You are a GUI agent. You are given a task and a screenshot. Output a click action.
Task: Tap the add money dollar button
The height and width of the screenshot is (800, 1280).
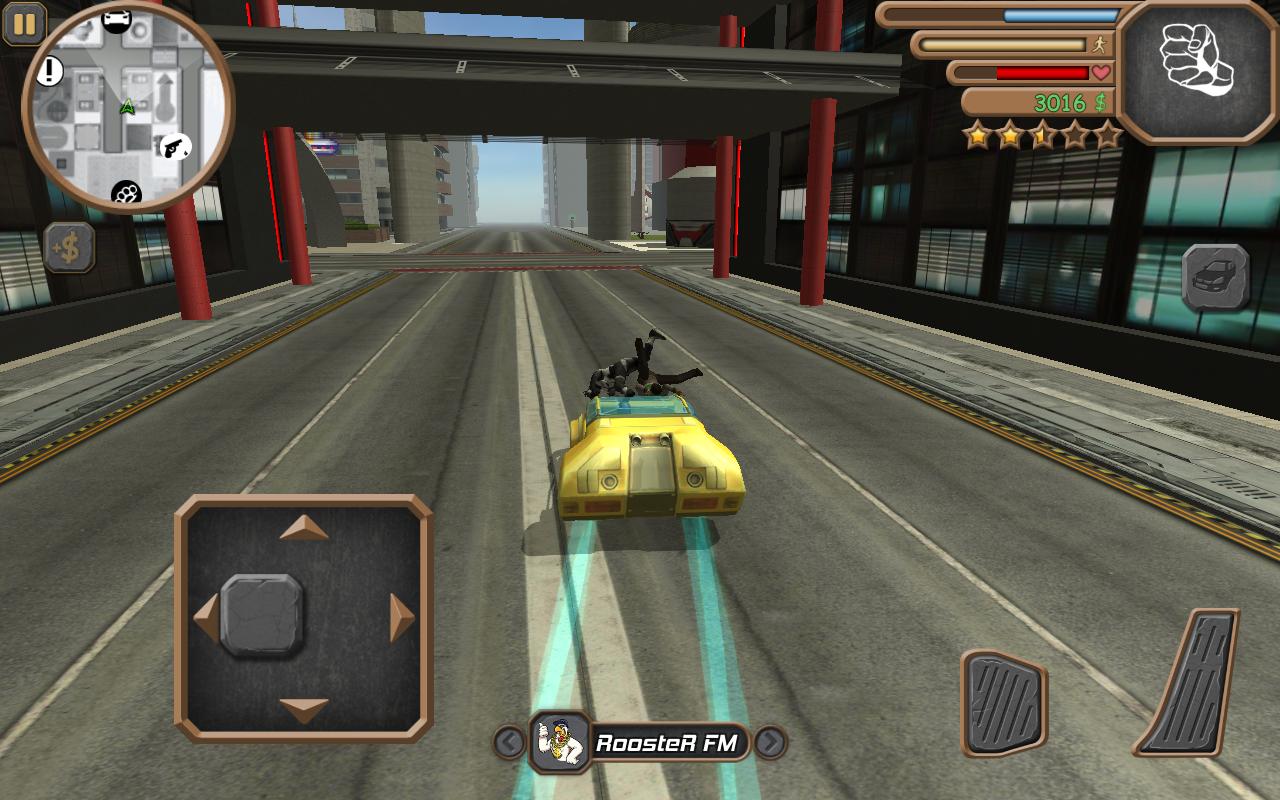point(69,248)
